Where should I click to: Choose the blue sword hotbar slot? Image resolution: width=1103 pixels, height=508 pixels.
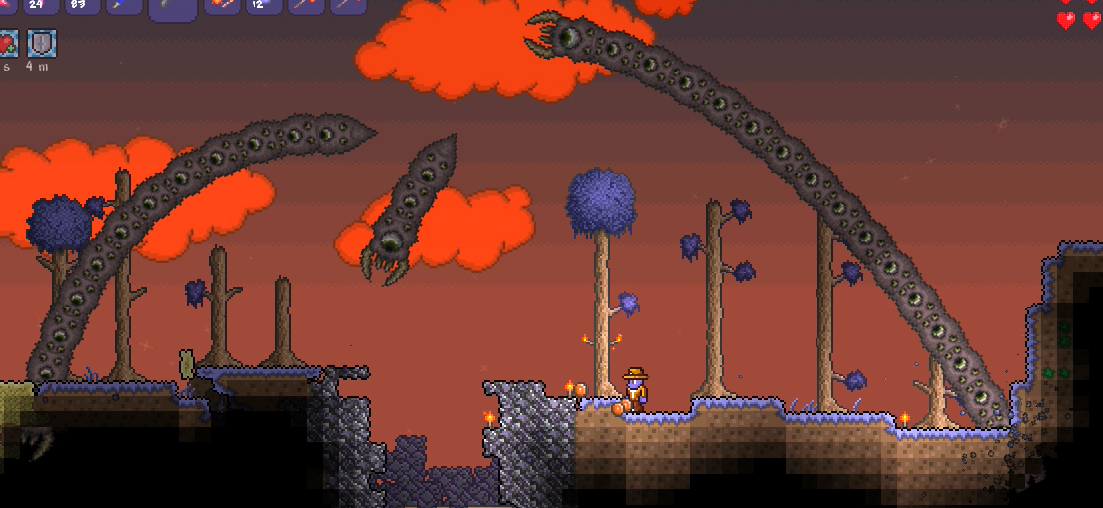126,5
